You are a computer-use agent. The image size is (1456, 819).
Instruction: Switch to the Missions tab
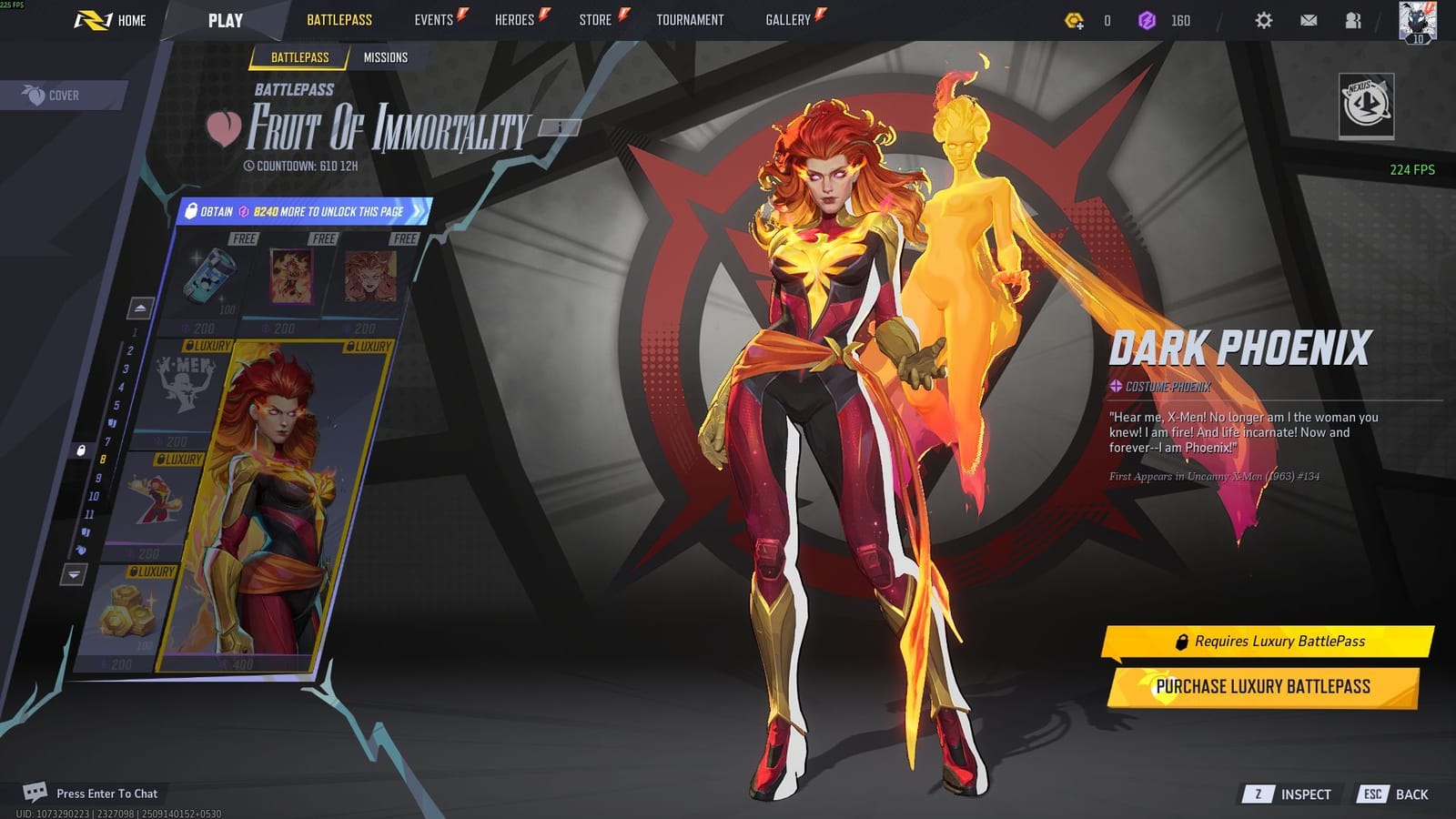tap(386, 57)
